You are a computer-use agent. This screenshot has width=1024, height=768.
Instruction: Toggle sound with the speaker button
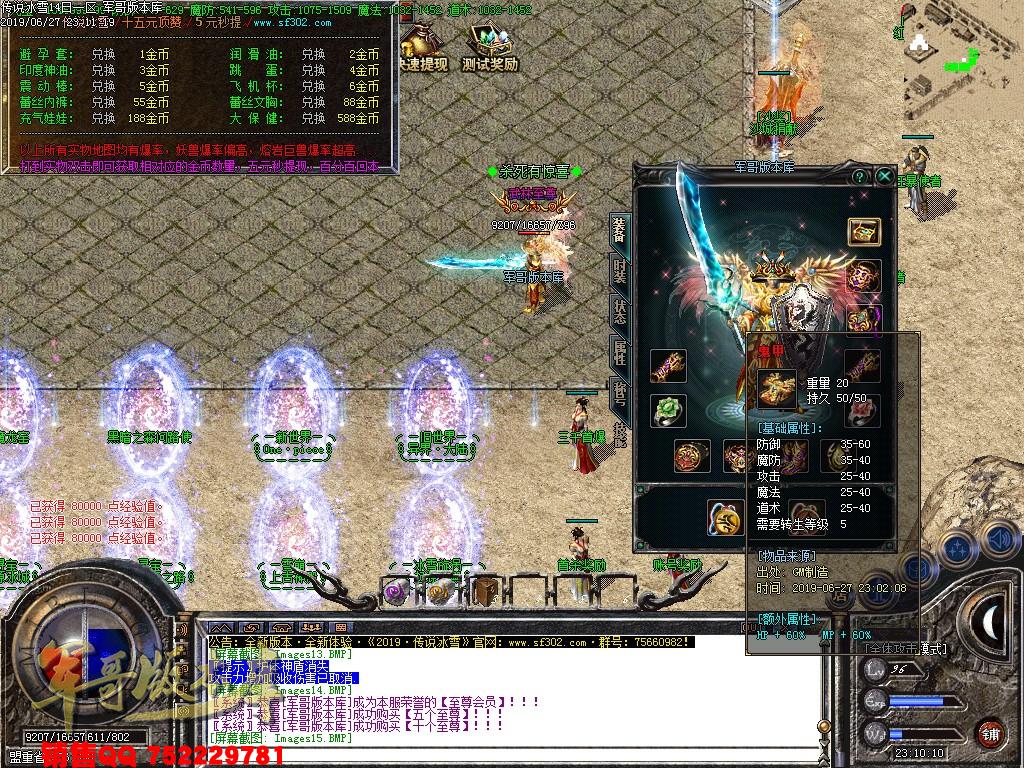999,540
